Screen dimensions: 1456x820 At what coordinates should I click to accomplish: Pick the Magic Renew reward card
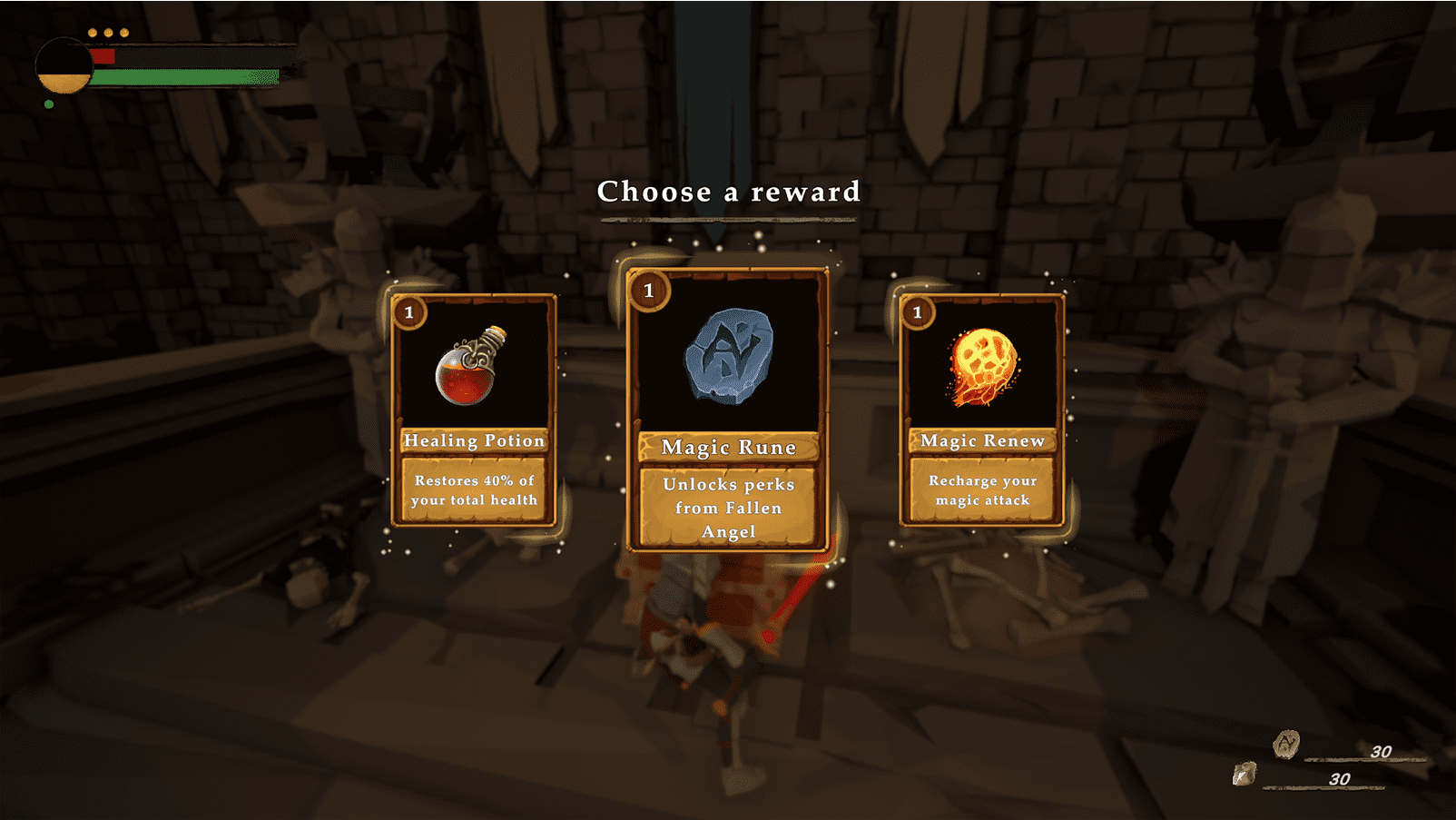(x=982, y=410)
